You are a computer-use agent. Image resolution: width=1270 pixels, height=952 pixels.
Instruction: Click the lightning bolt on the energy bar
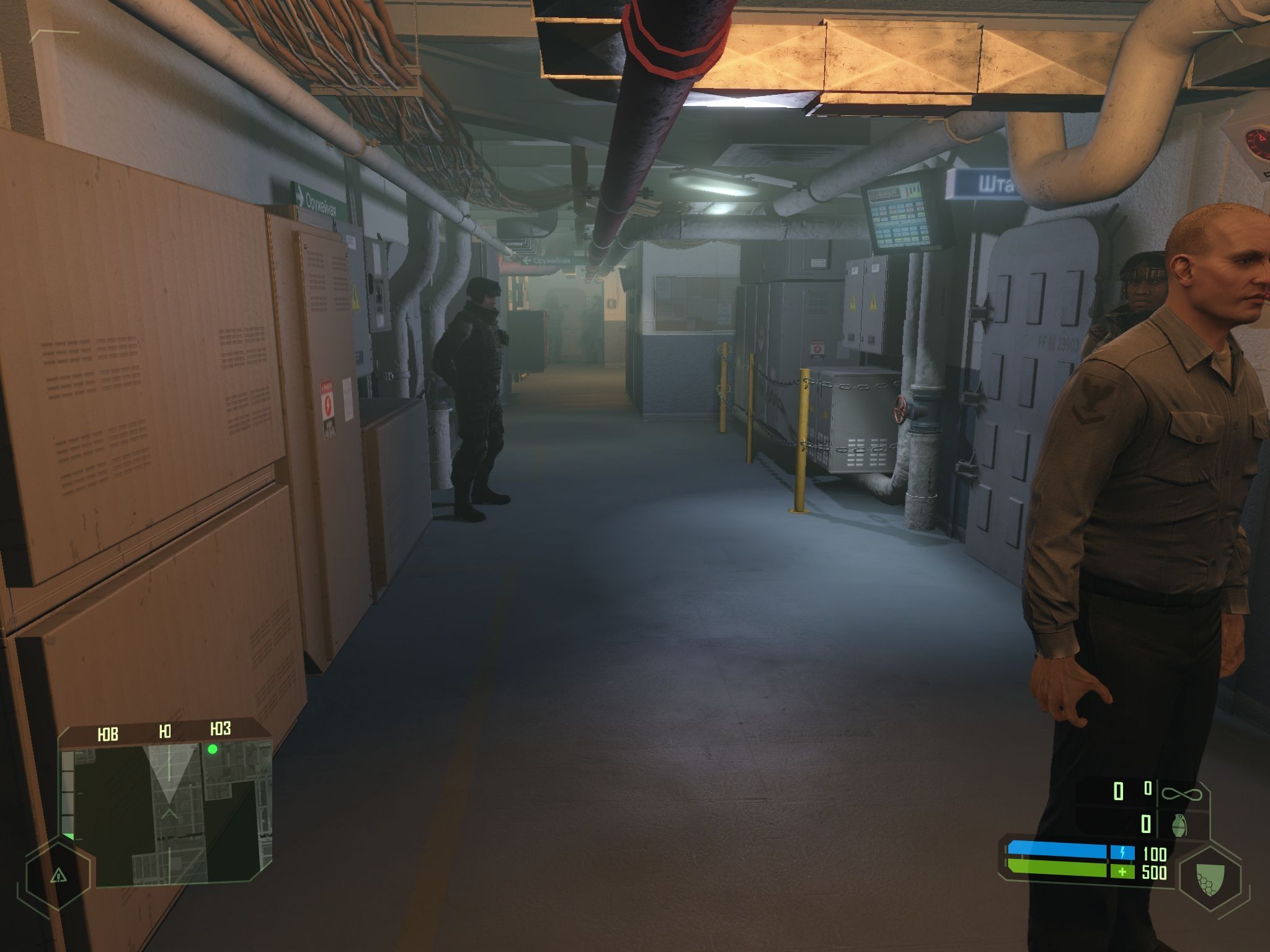(x=1122, y=851)
